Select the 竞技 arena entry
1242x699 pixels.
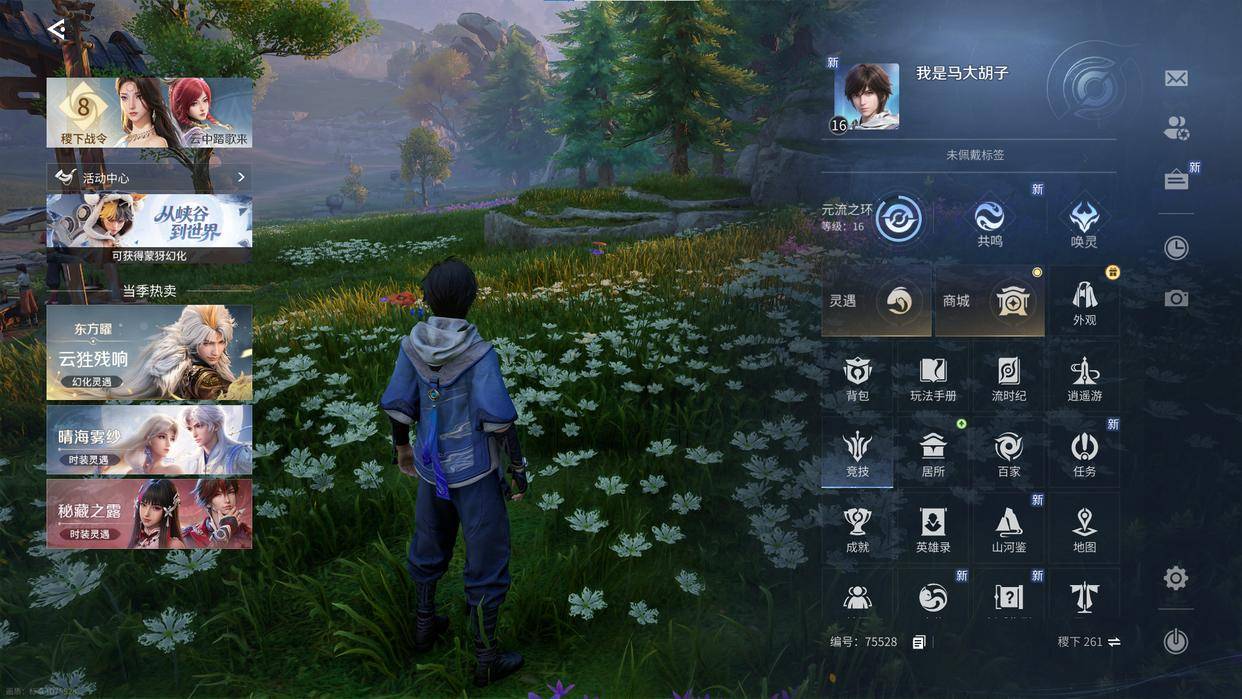[x=857, y=453]
